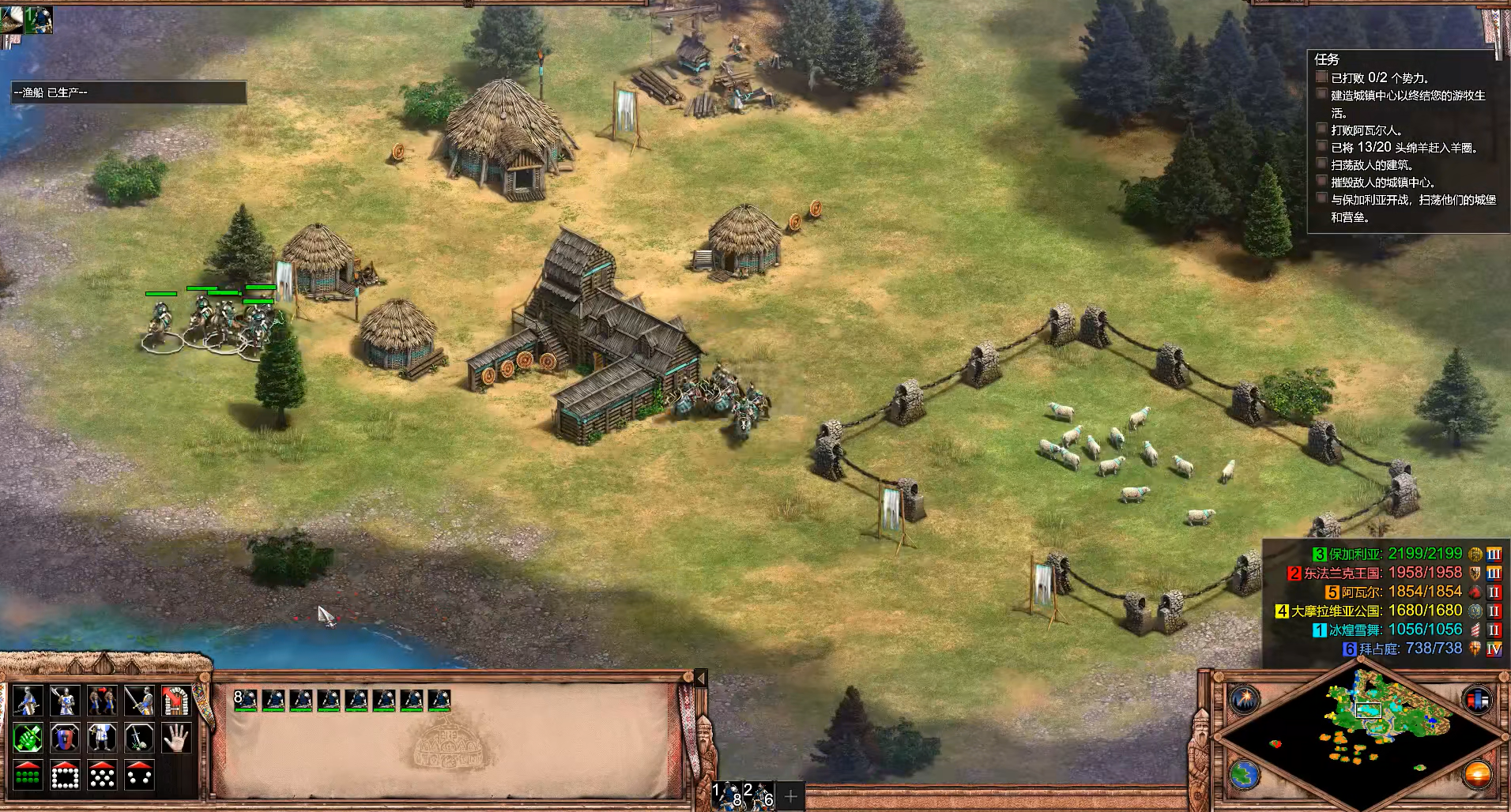Select control group 2 with six units
Viewport: 1511px width, 812px height.
759,795
